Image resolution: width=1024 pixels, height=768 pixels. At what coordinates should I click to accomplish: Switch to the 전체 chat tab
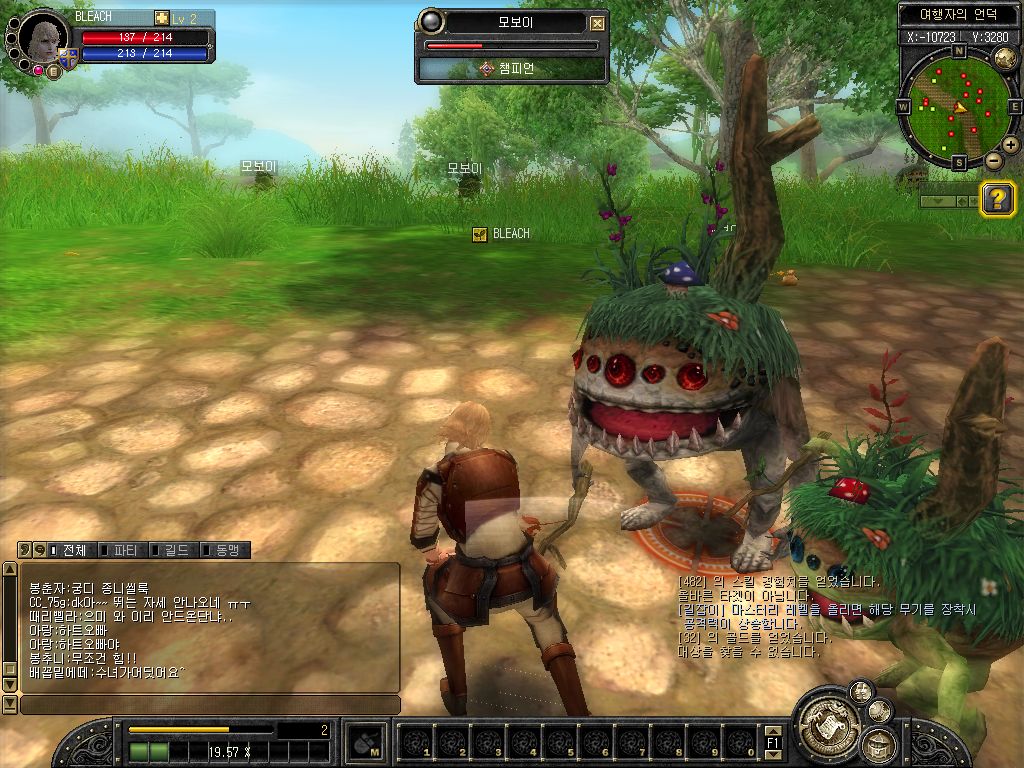click(x=73, y=550)
